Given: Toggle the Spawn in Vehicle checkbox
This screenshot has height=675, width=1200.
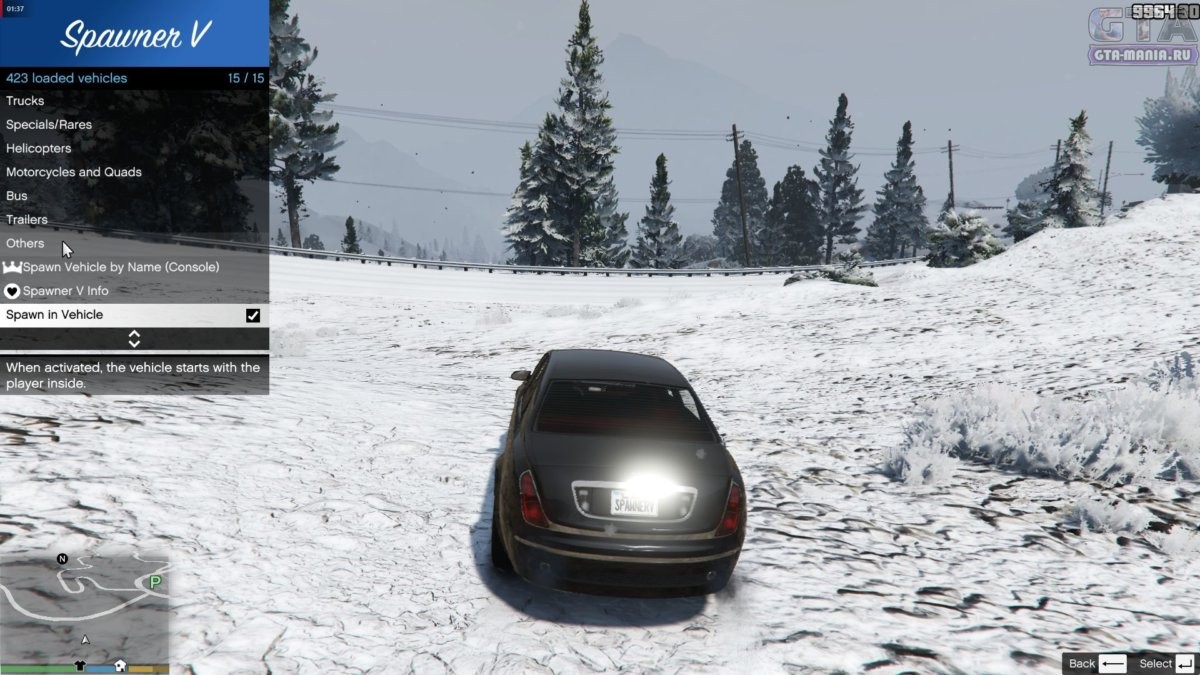Looking at the screenshot, I should point(253,315).
